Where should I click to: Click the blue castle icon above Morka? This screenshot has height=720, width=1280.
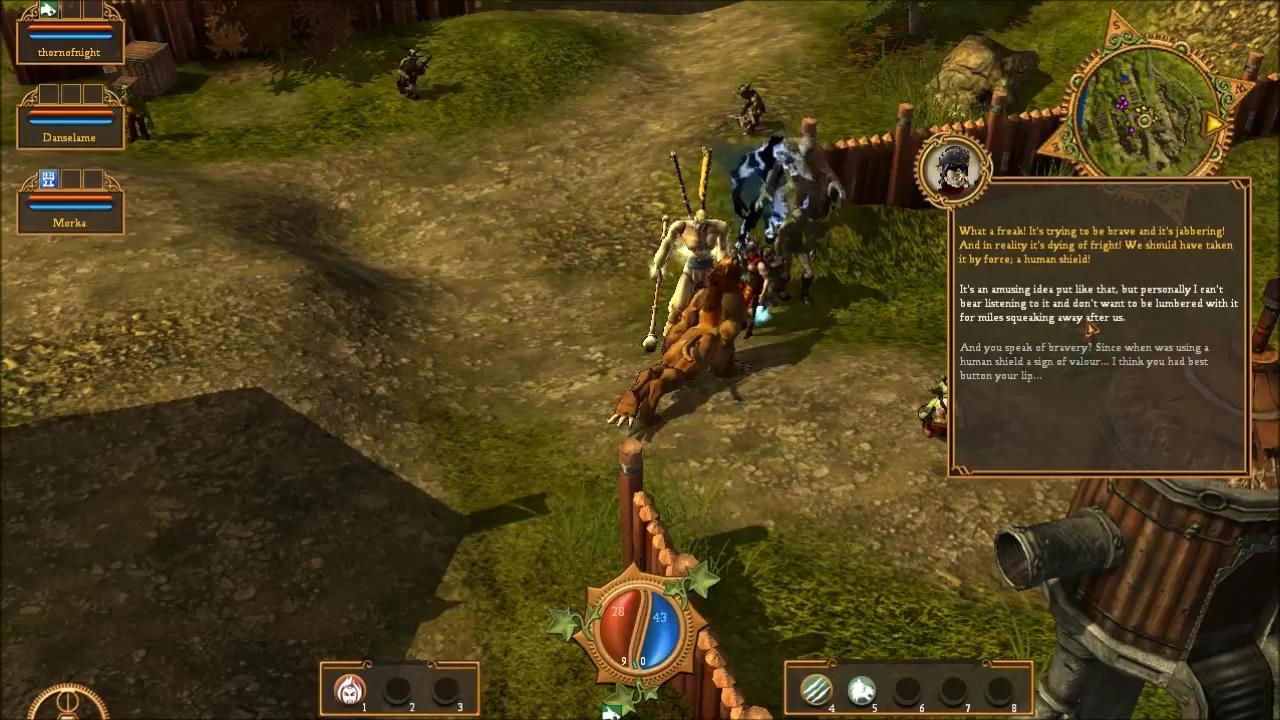48,179
